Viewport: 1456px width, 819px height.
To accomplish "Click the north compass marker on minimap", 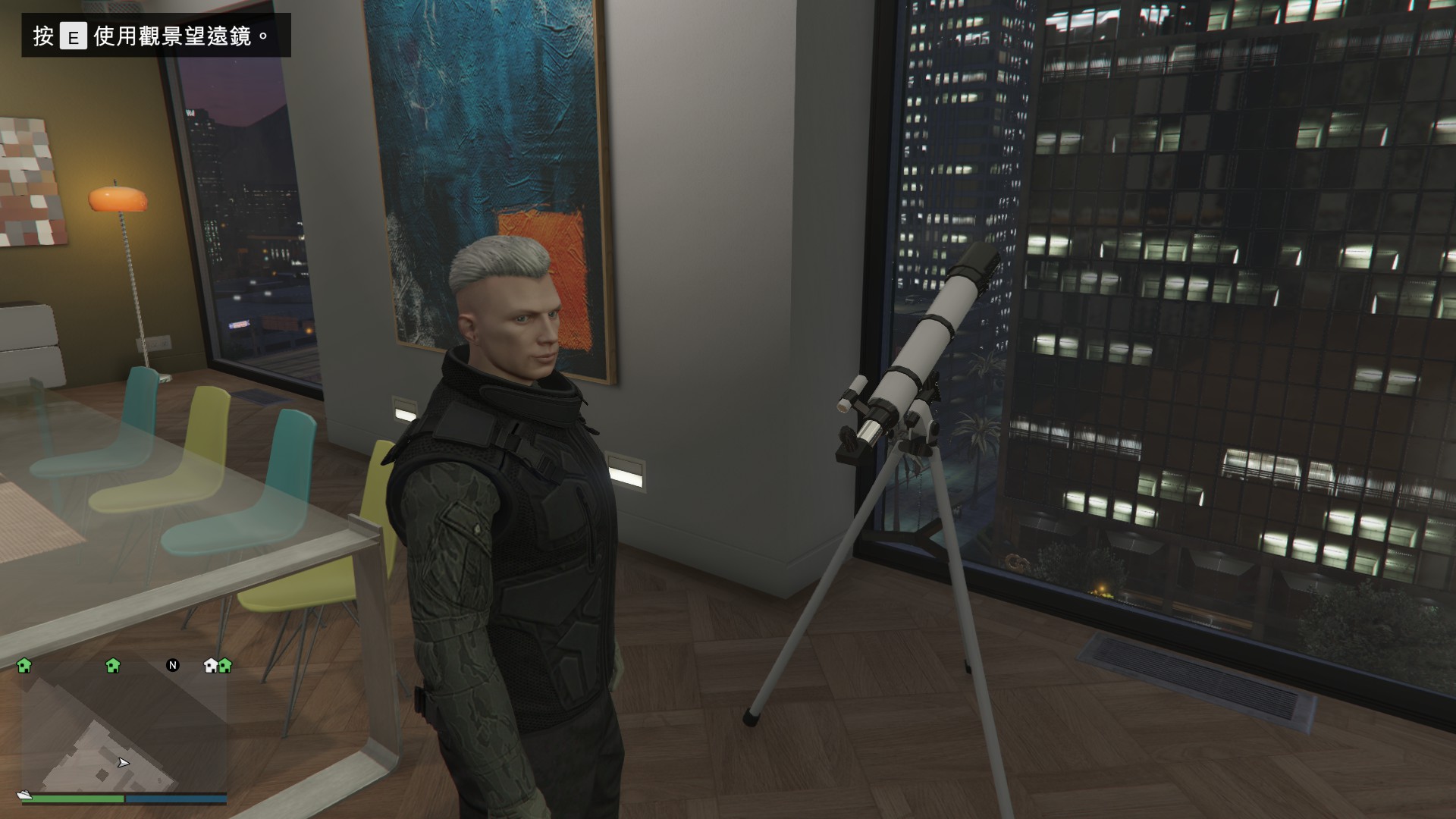I will coord(173,666).
